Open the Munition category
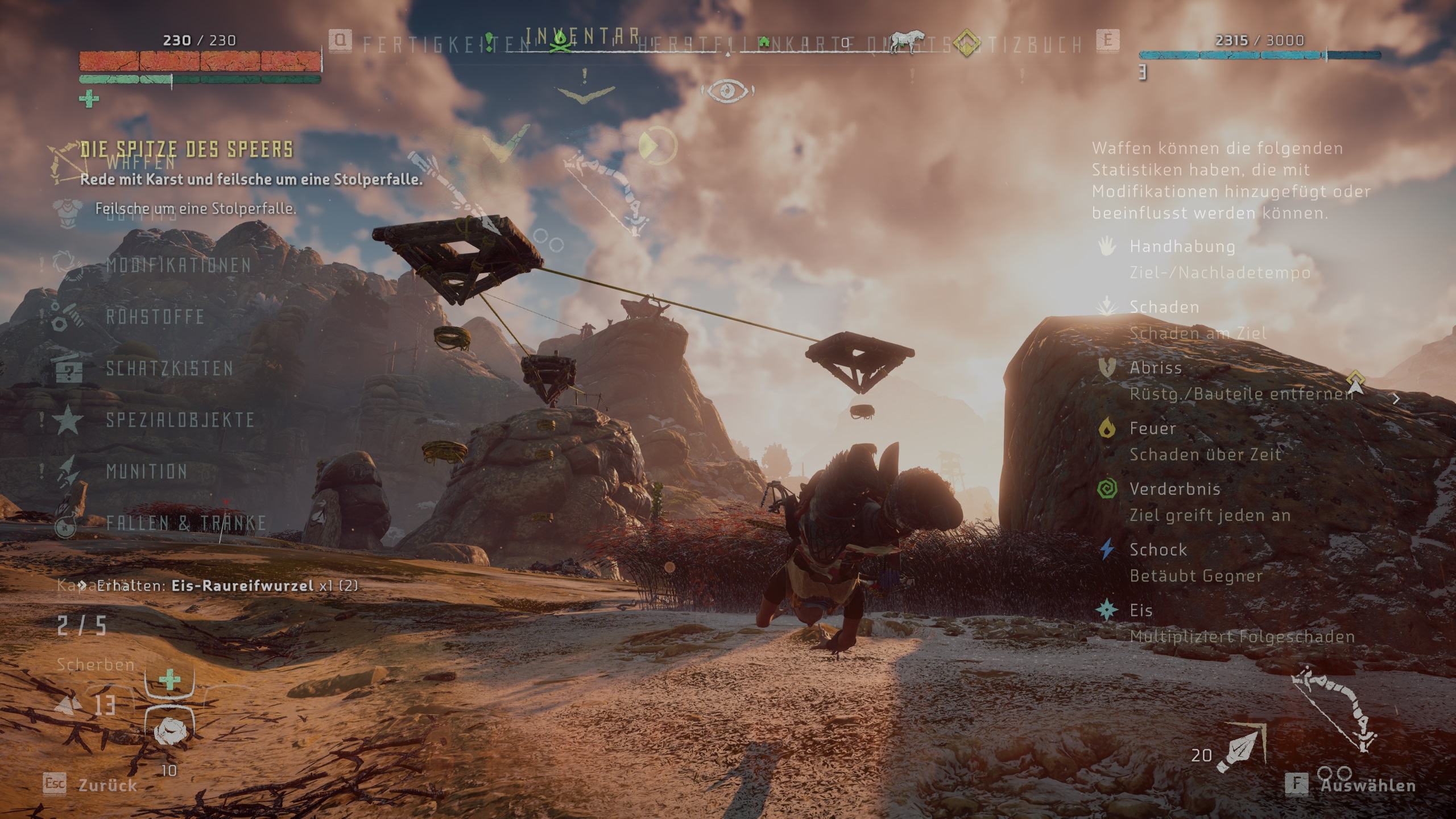 tap(147, 471)
